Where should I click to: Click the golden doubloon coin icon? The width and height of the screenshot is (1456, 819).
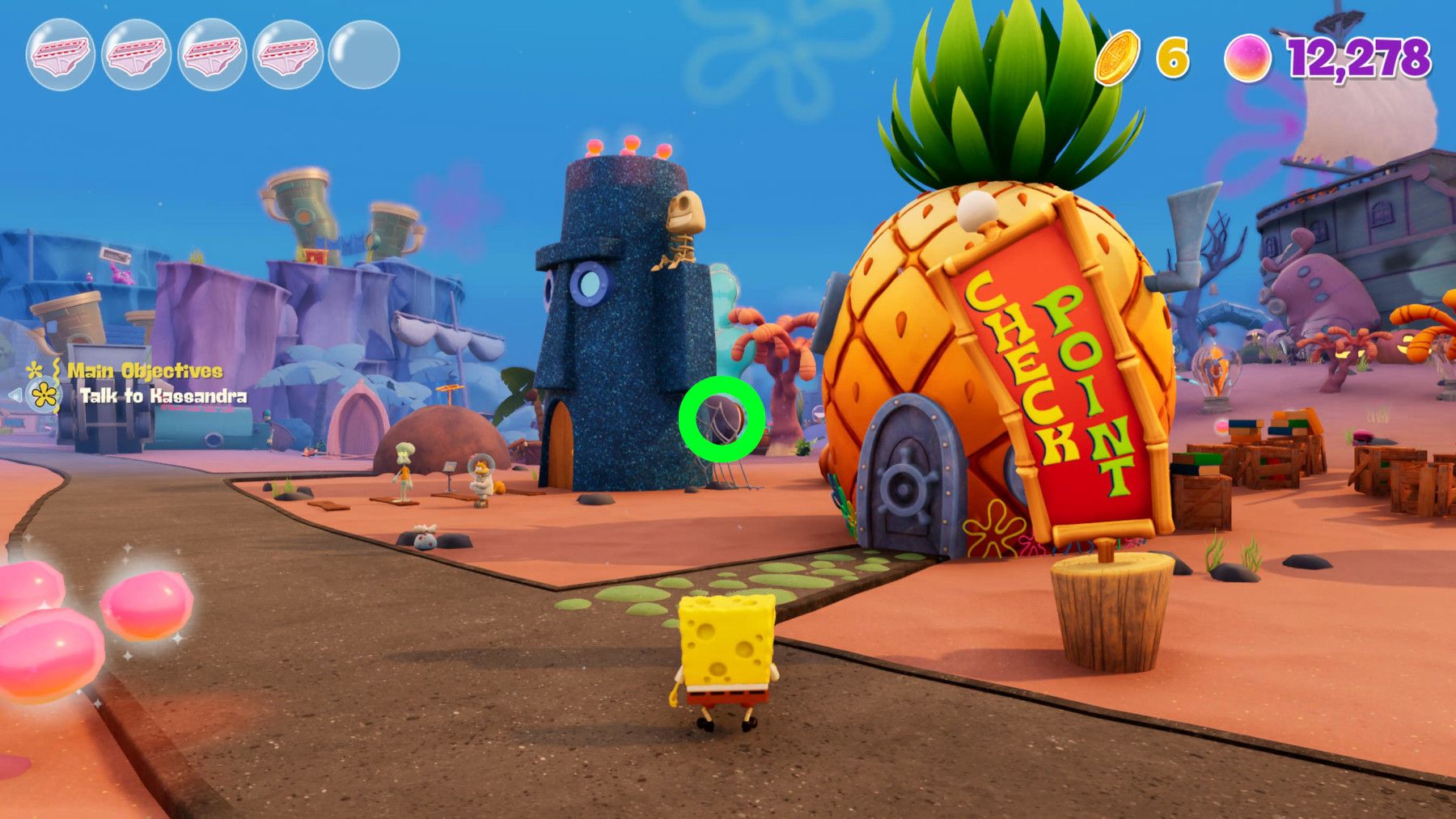[x=1117, y=56]
